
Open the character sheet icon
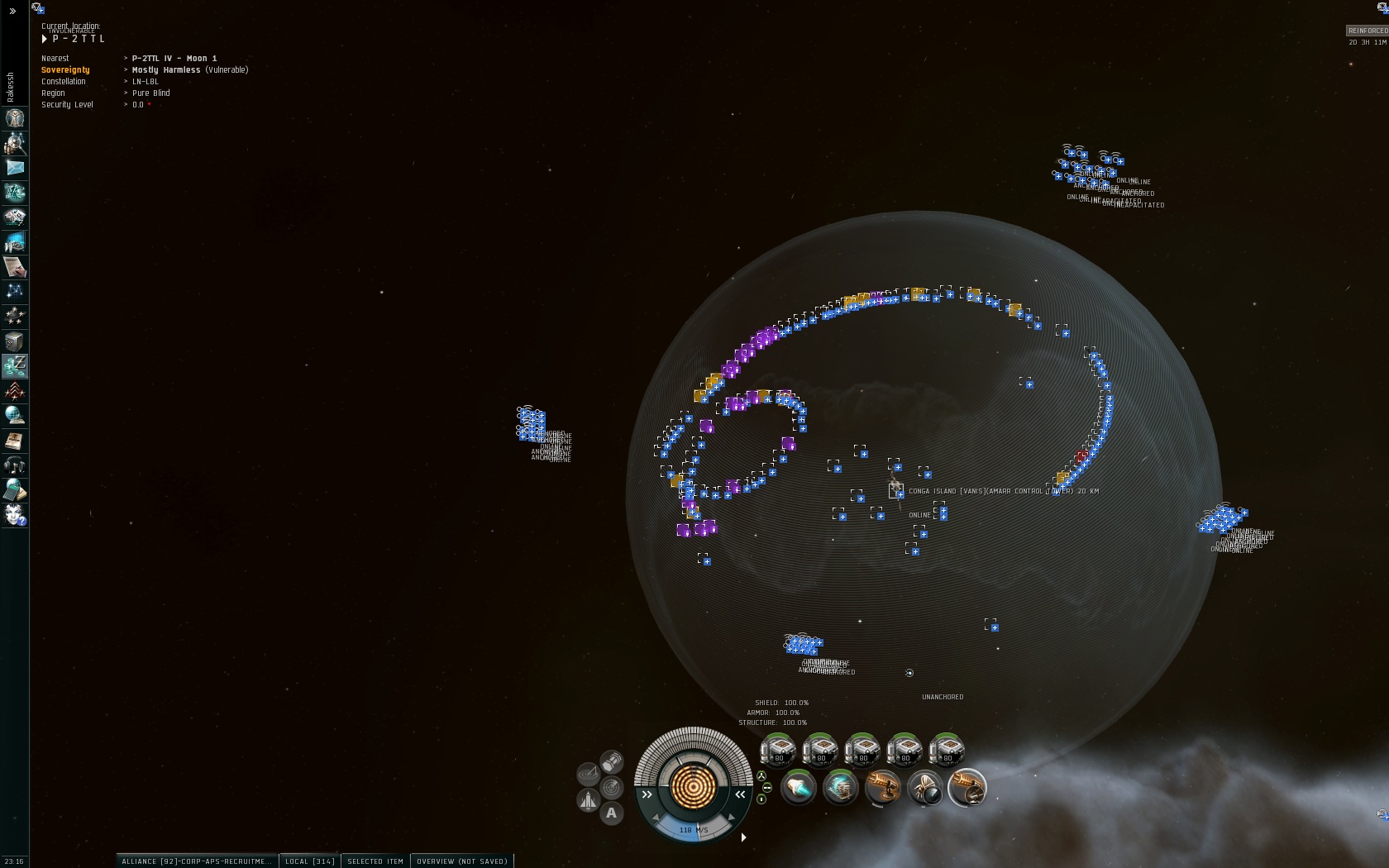pyautogui.click(x=15, y=118)
